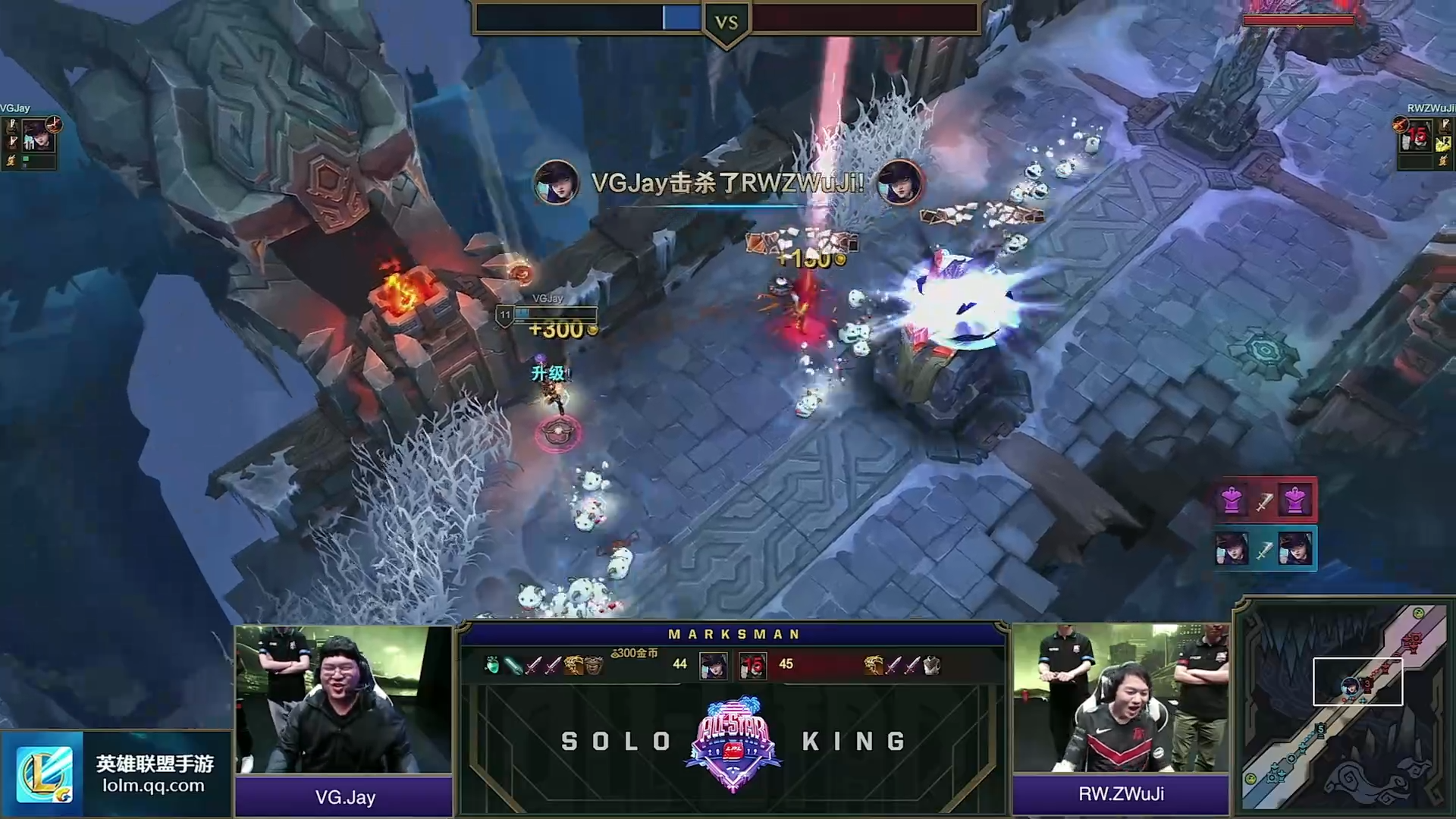
Task: Click the teal crystal sword item icon
Action: (513, 665)
